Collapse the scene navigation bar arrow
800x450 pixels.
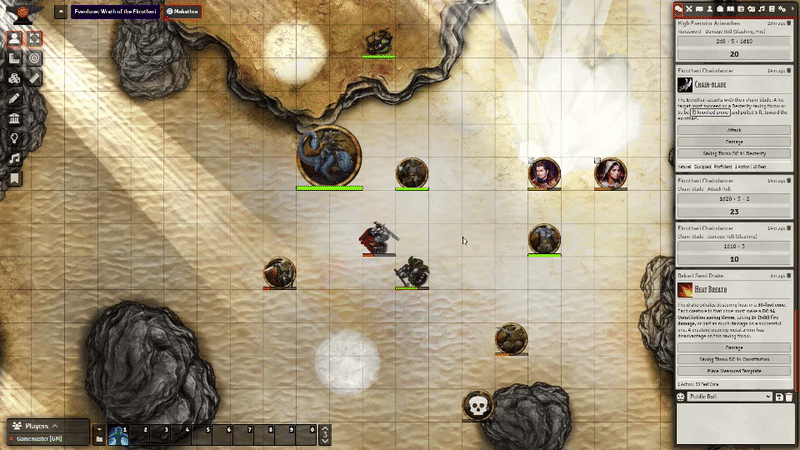point(60,11)
